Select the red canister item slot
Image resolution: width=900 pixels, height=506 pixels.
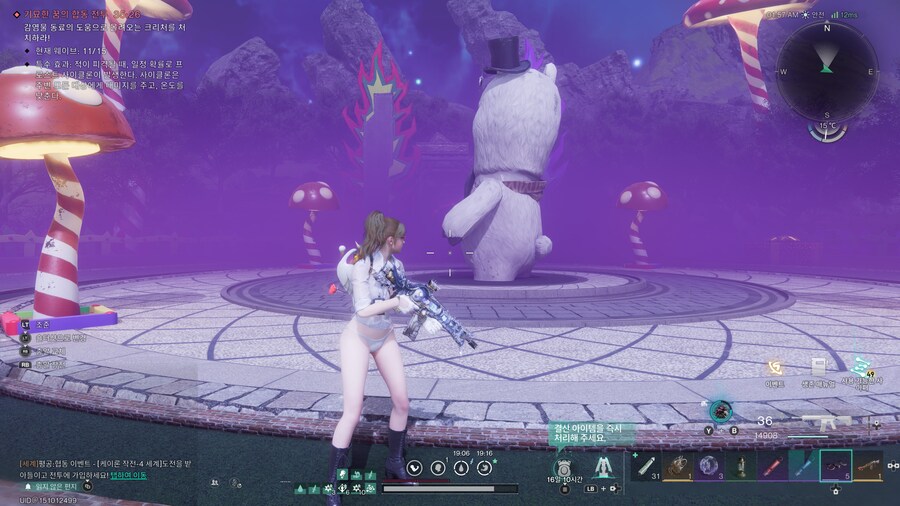pos(772,466)
